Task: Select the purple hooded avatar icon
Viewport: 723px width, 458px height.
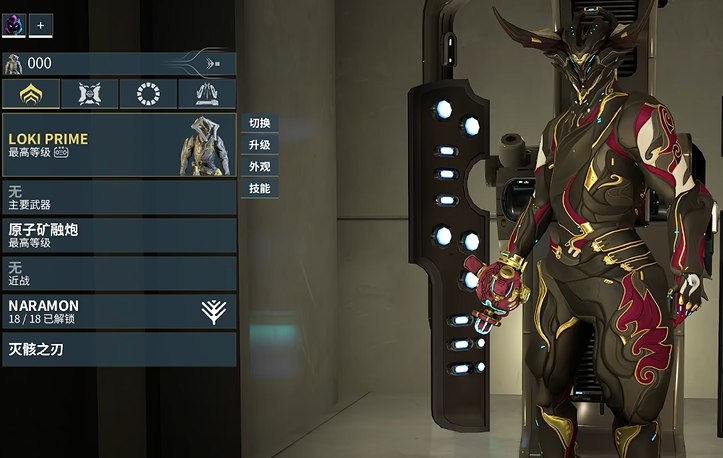Action: tap(14, 22)
